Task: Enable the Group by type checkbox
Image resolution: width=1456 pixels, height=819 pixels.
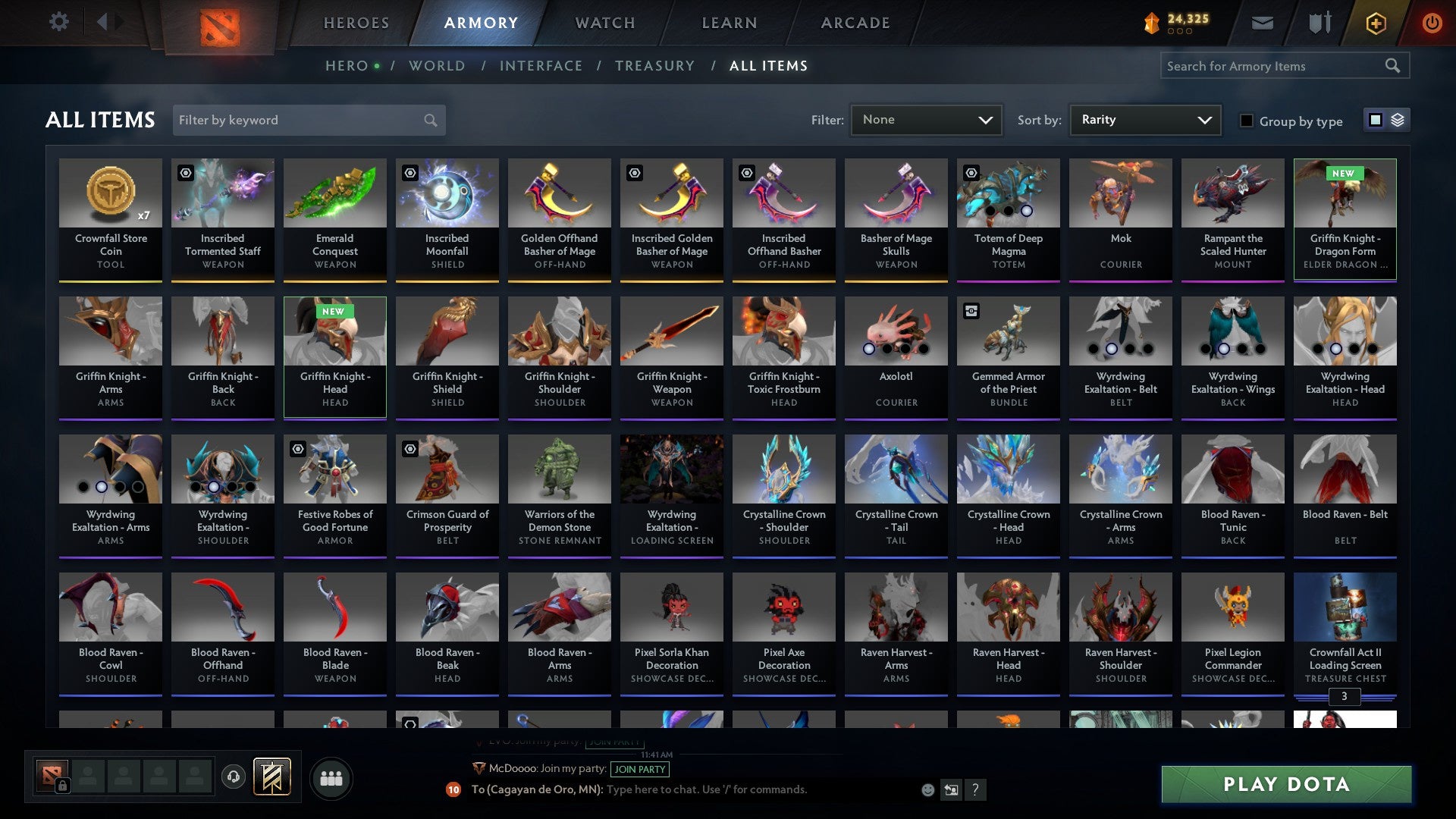Action: [1246, 121]
